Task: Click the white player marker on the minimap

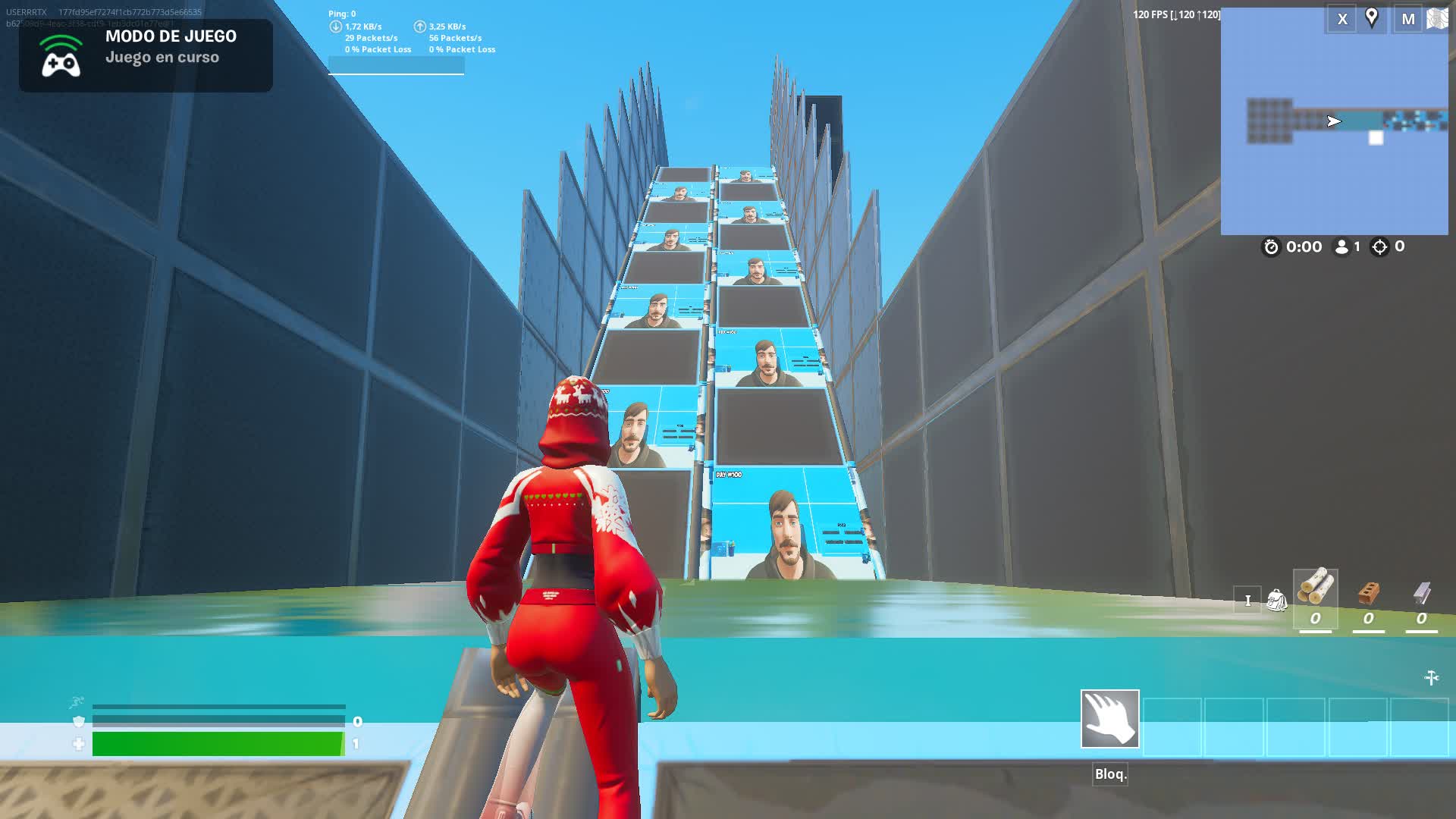Action: (1375, 136)
